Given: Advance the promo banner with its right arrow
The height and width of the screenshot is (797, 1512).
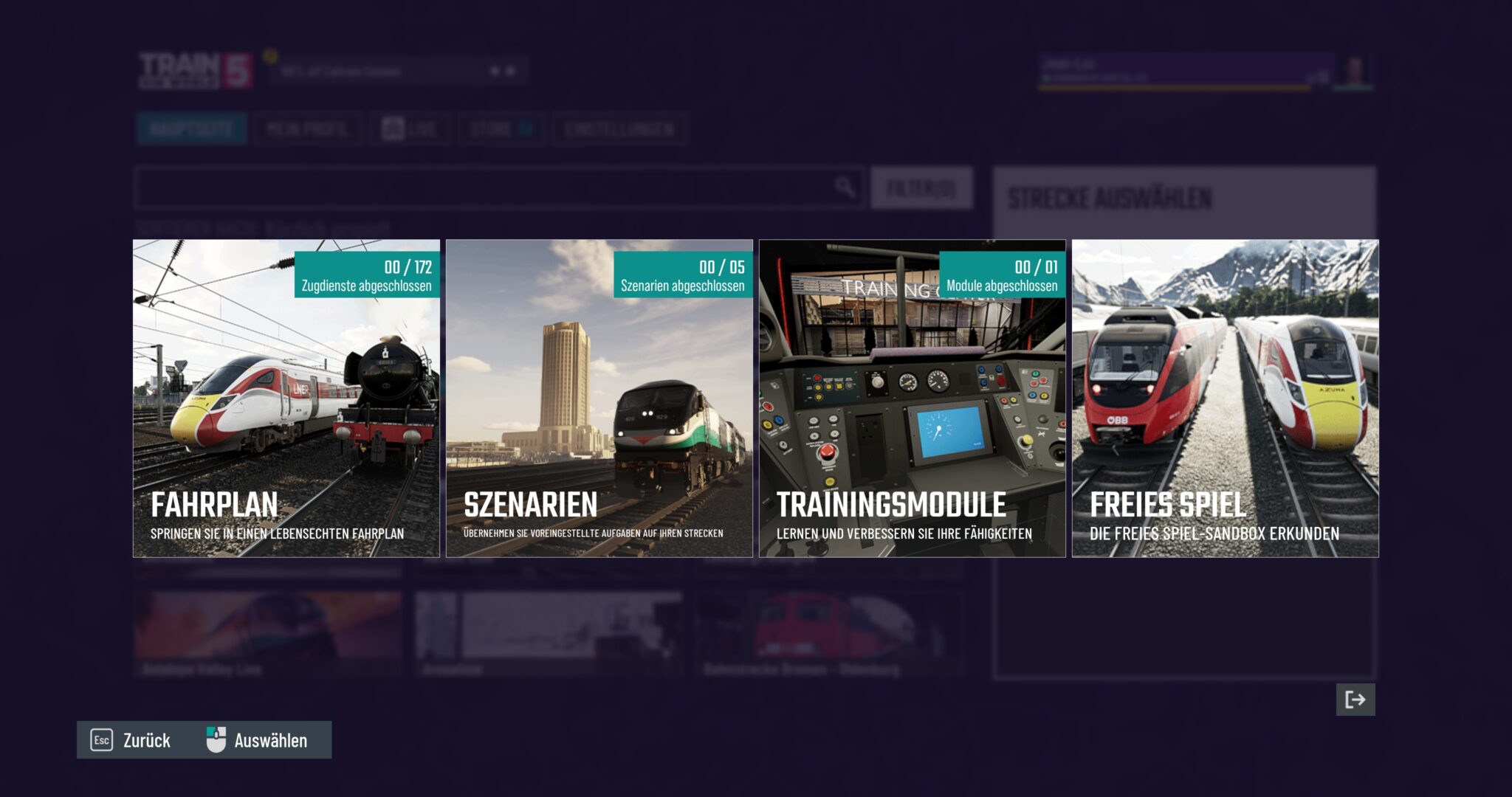Looking at the screenshot, I should (x=511, y=71).
